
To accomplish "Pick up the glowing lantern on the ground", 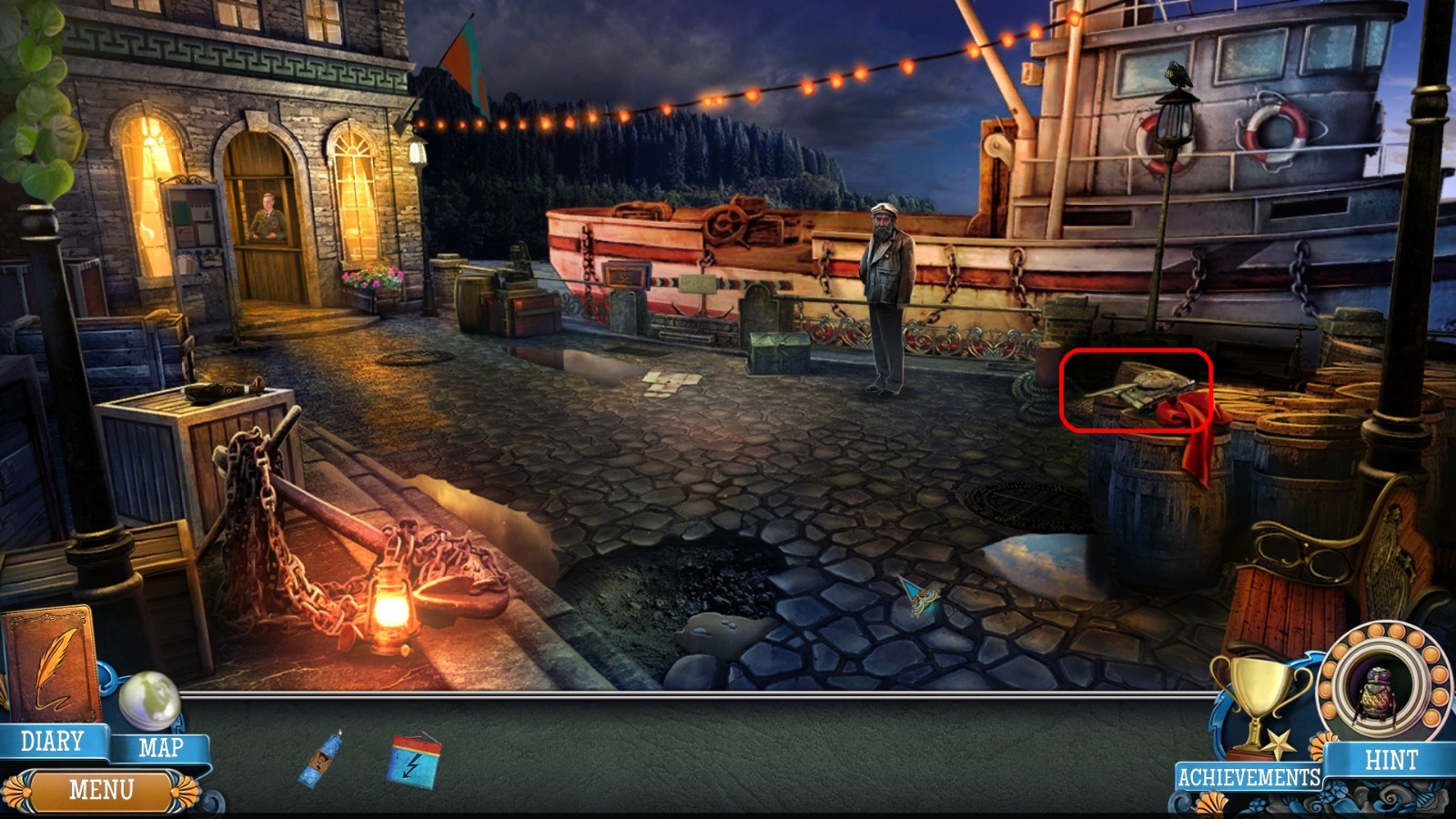I will [393, 605].
